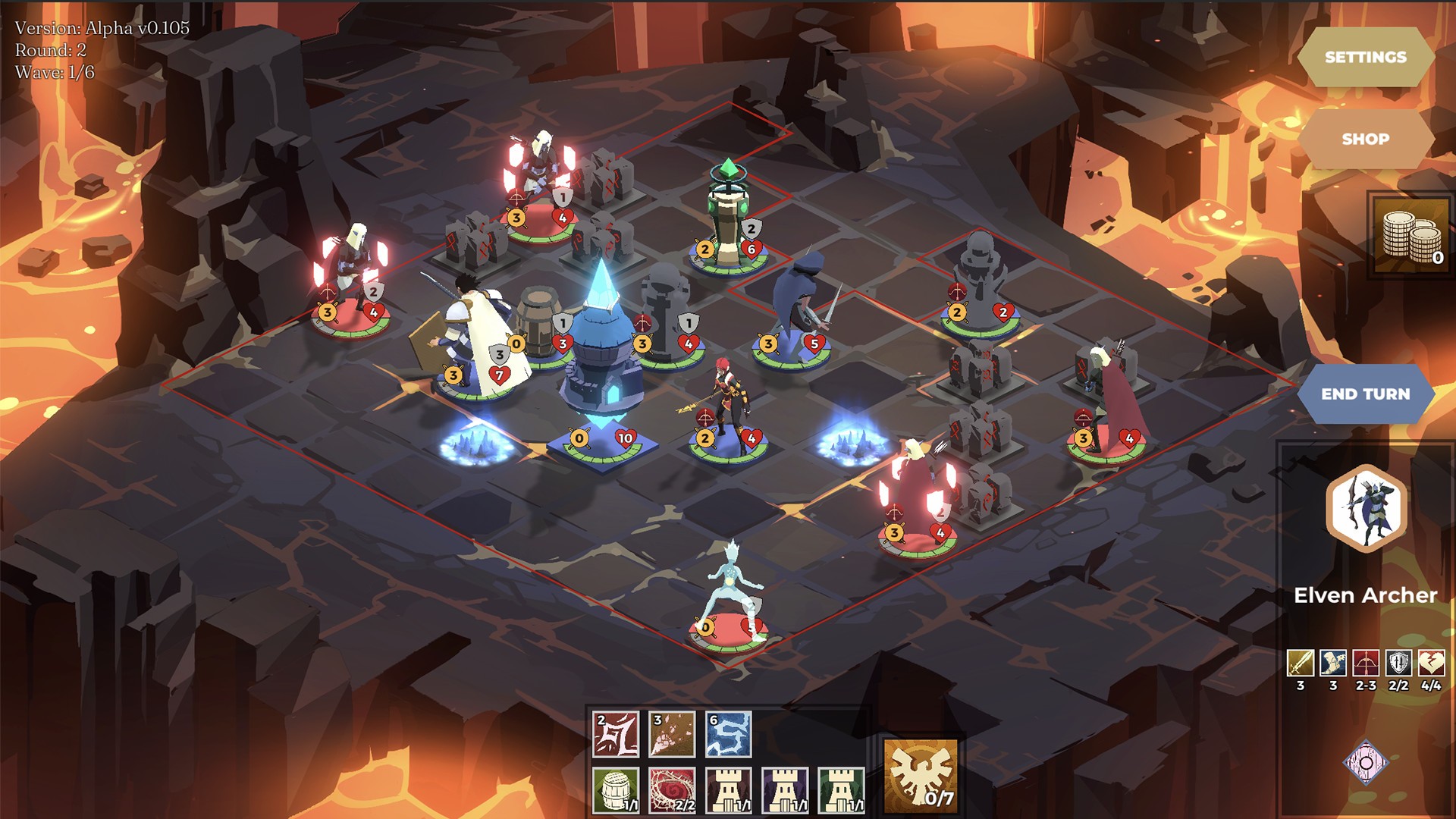Activate the blue lightning spell
Viewport: 1456px width, 819px height.
728,734
